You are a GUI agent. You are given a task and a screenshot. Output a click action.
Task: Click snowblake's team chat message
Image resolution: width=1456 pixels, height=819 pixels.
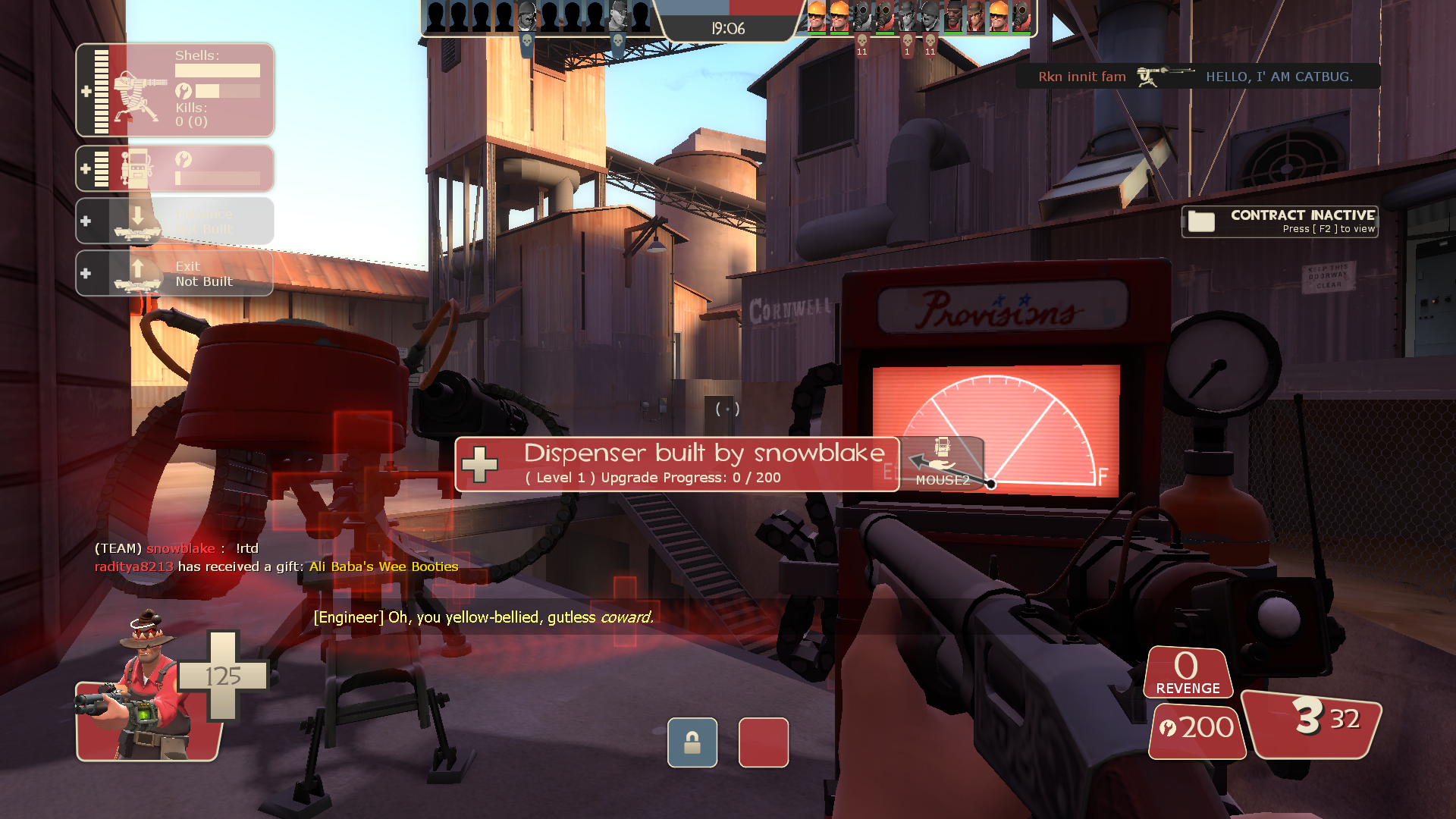(177, 548)
